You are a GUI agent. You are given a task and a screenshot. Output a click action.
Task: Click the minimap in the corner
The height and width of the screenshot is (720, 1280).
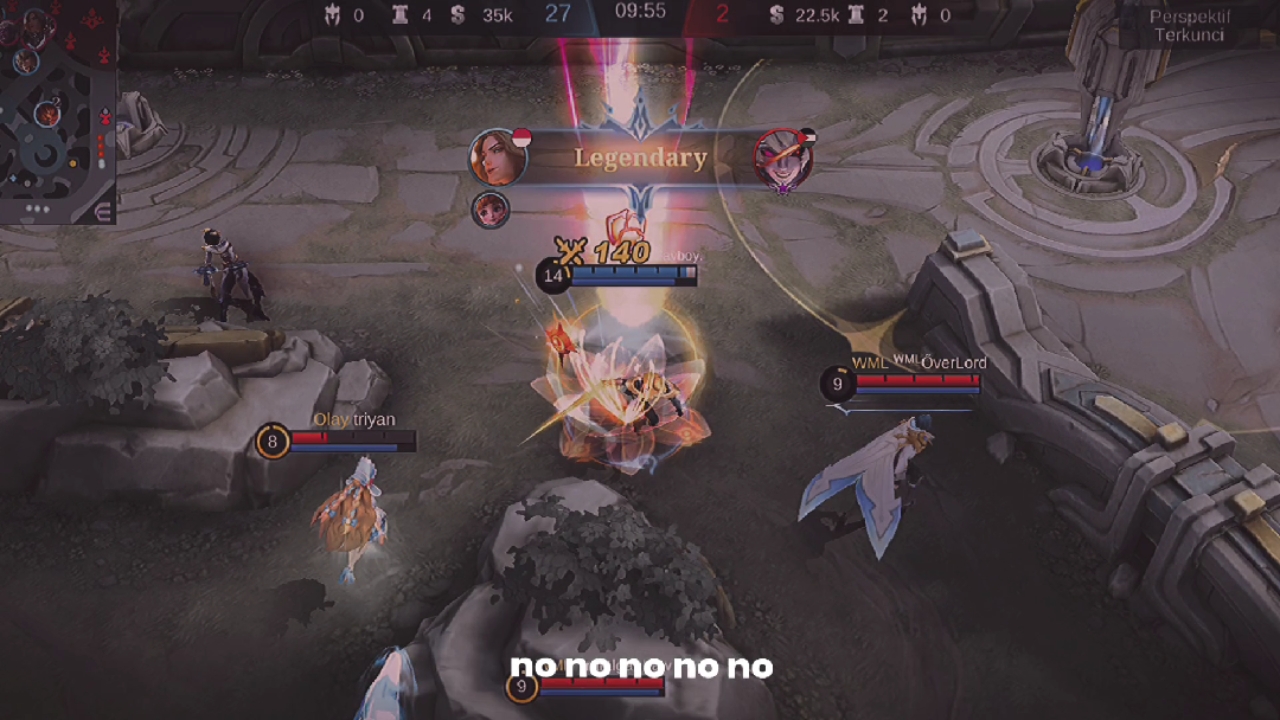pos(55,100)
